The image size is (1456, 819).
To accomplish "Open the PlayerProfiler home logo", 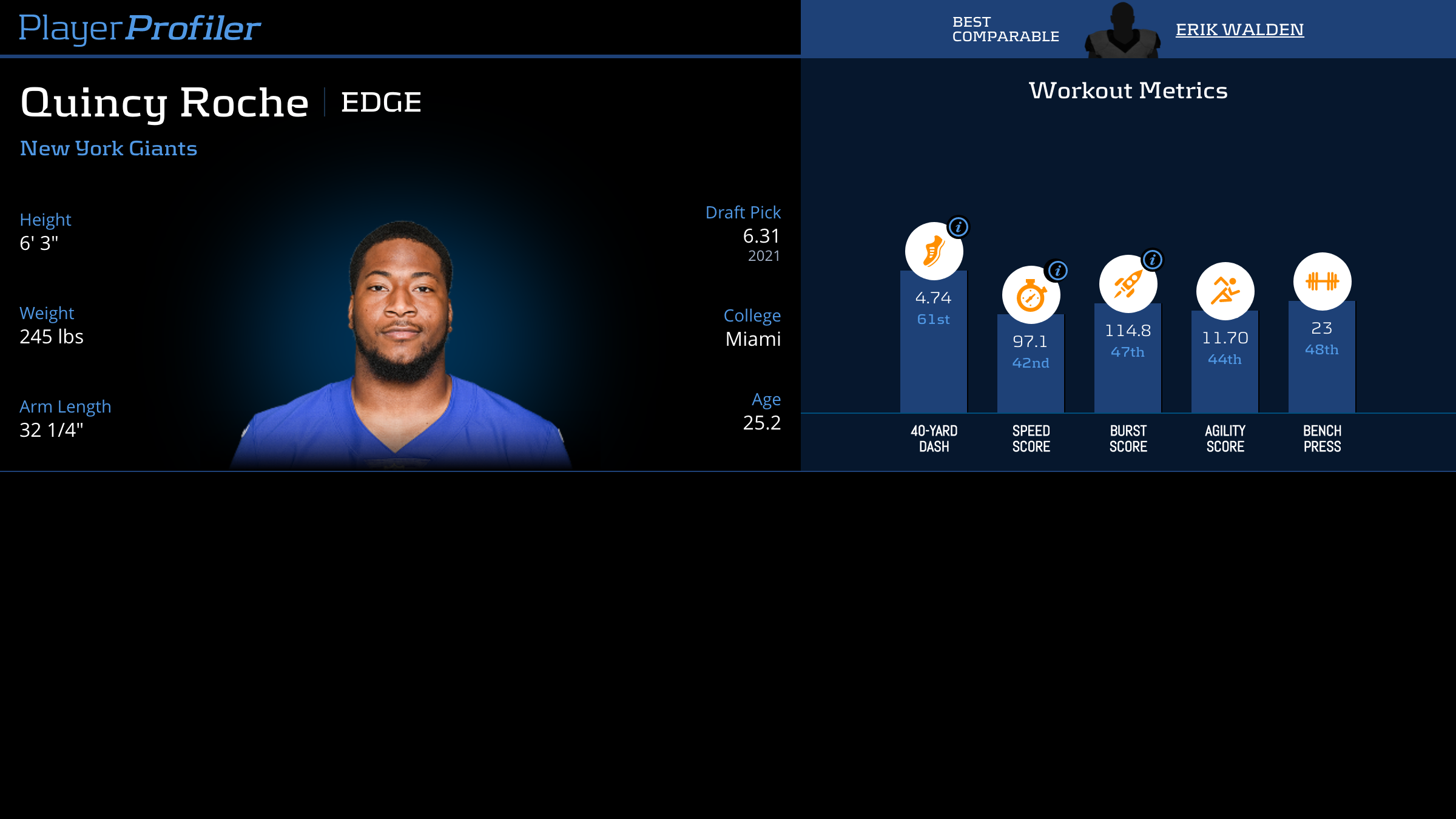I will [140, 28].
